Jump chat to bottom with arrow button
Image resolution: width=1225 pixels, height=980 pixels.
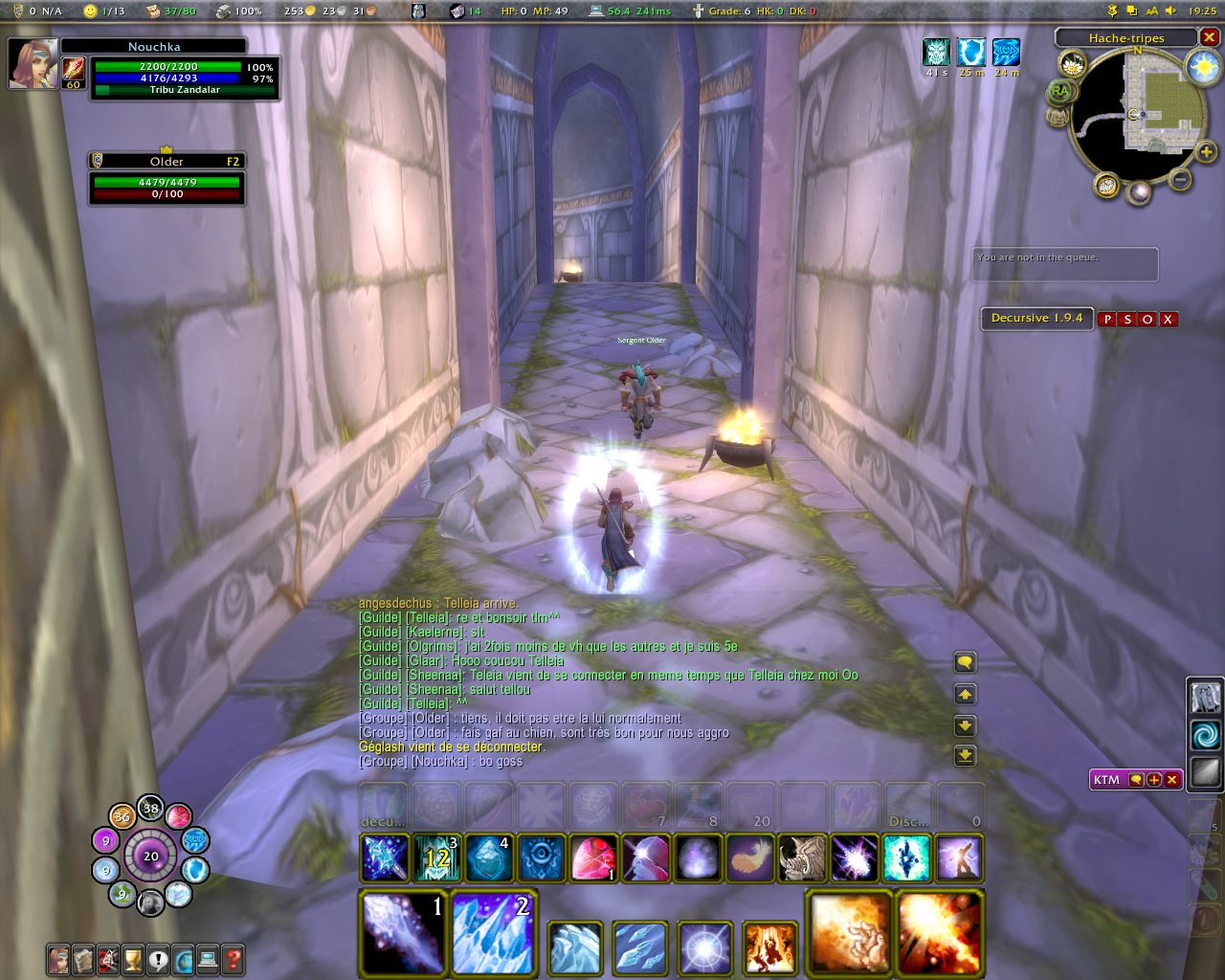tap(965, 756)
